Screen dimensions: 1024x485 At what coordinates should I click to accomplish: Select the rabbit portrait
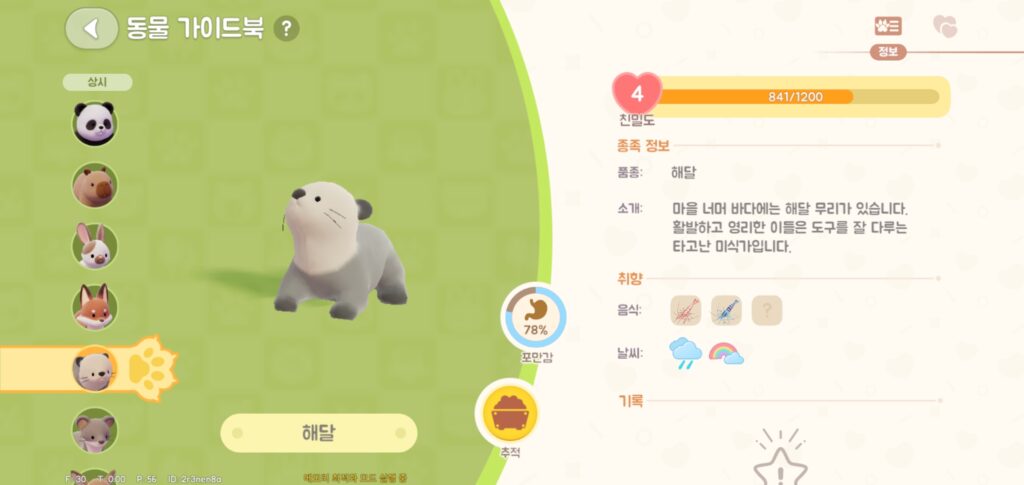pyautogui.click(x=95, y=246)
